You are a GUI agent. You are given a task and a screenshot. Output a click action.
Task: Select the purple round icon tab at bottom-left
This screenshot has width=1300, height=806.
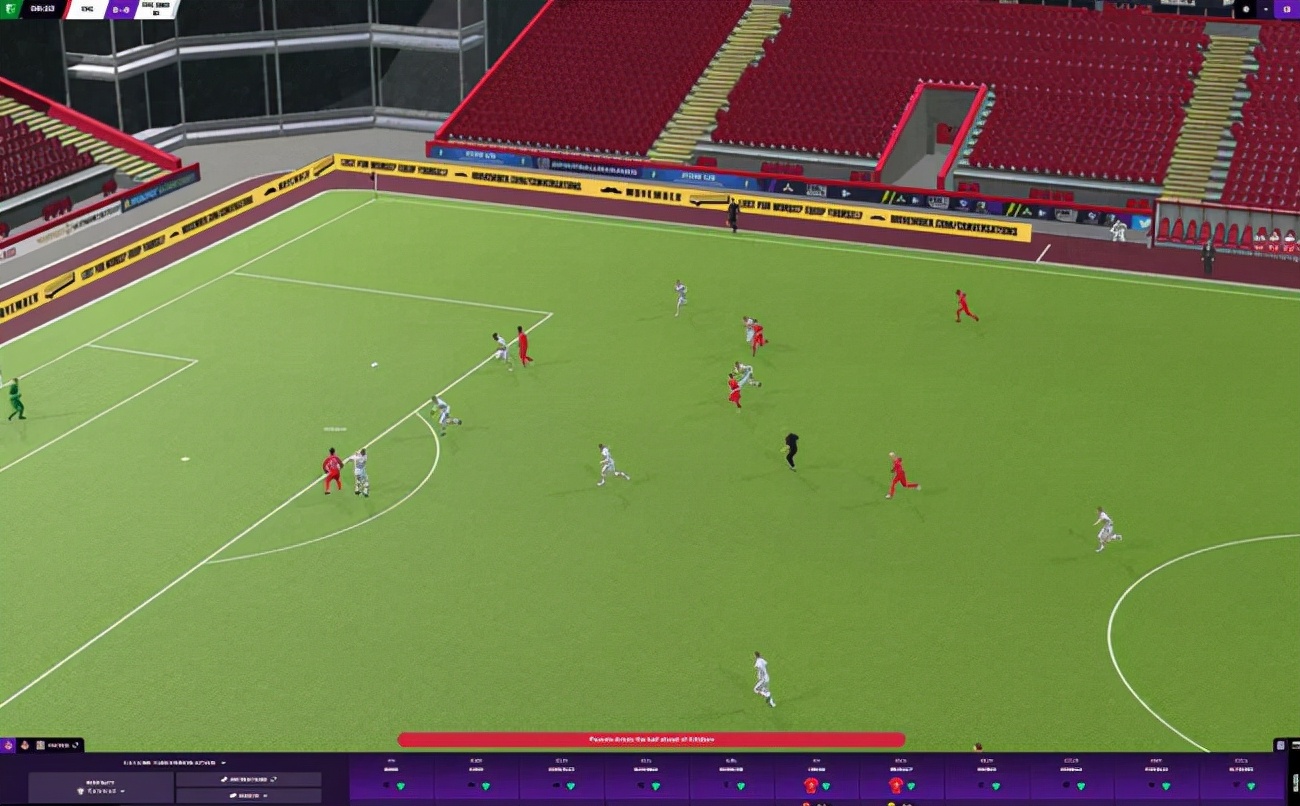[x=10, y=745]
